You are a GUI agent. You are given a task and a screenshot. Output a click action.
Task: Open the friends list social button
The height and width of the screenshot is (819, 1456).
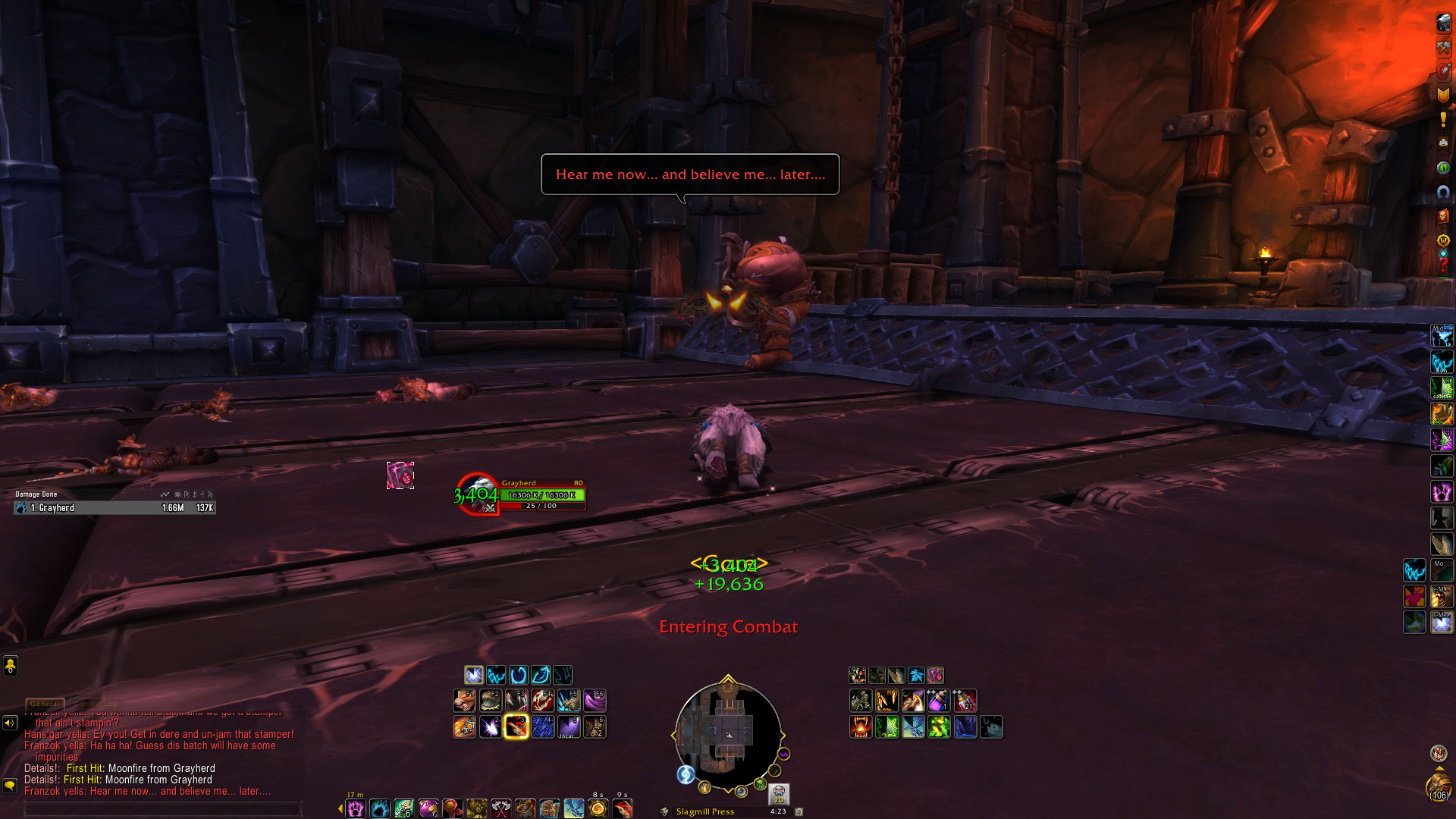pos(10,666)
